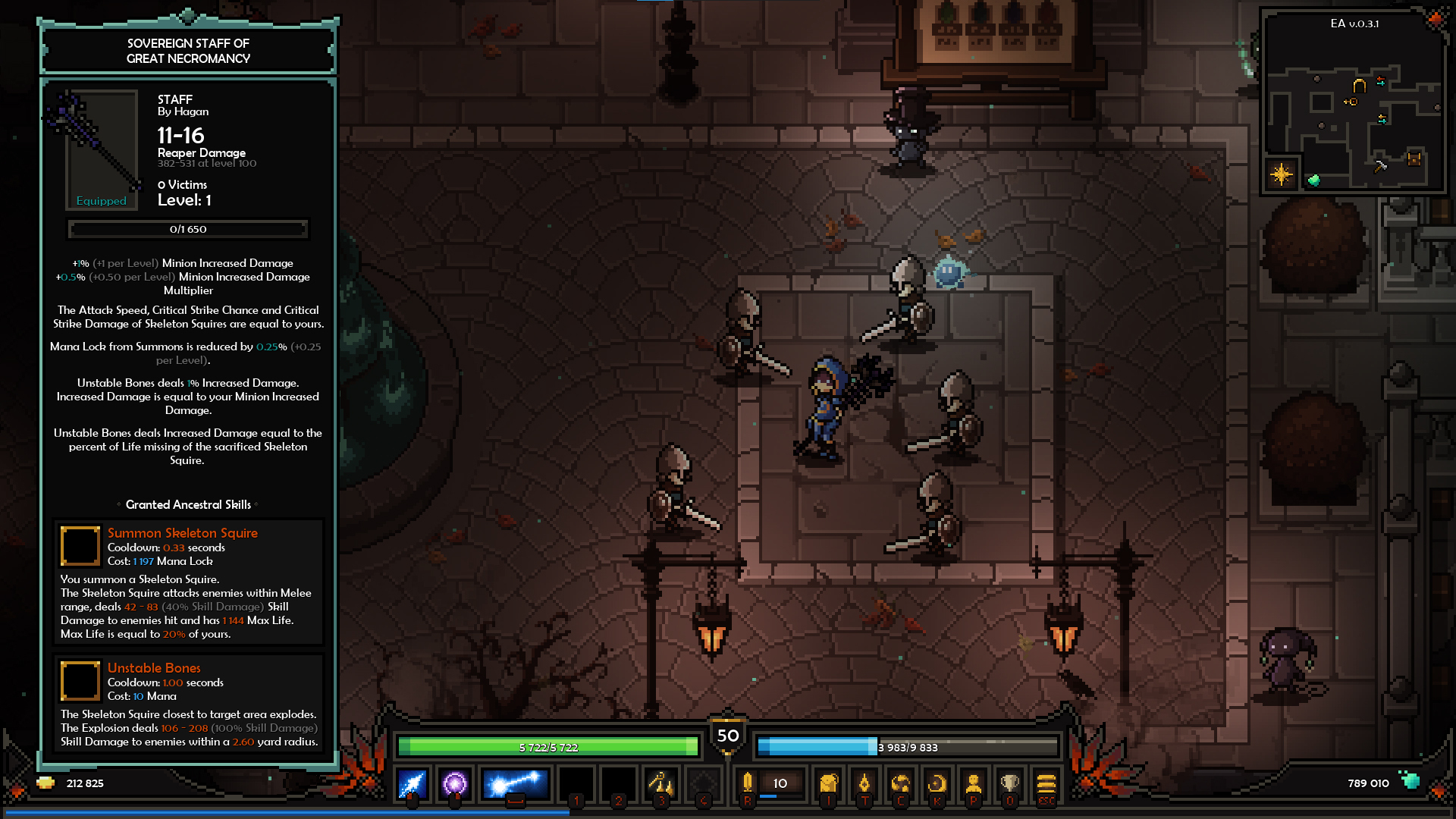Click the Summon Skeleton Squire skill icon
Screen dimensions: 1456x819
point(80,546)
